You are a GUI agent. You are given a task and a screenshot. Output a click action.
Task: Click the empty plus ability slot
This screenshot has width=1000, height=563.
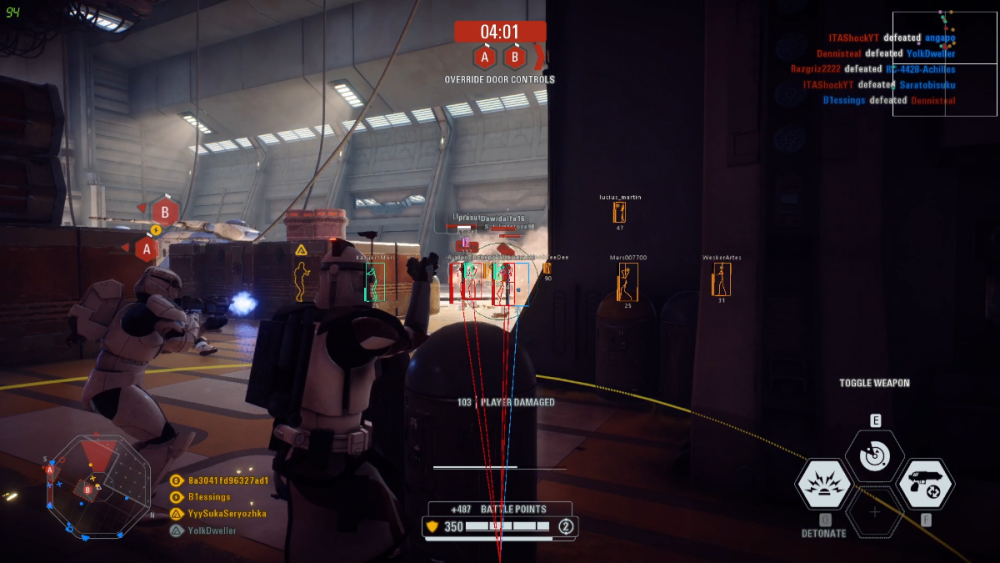coord(874,512)
